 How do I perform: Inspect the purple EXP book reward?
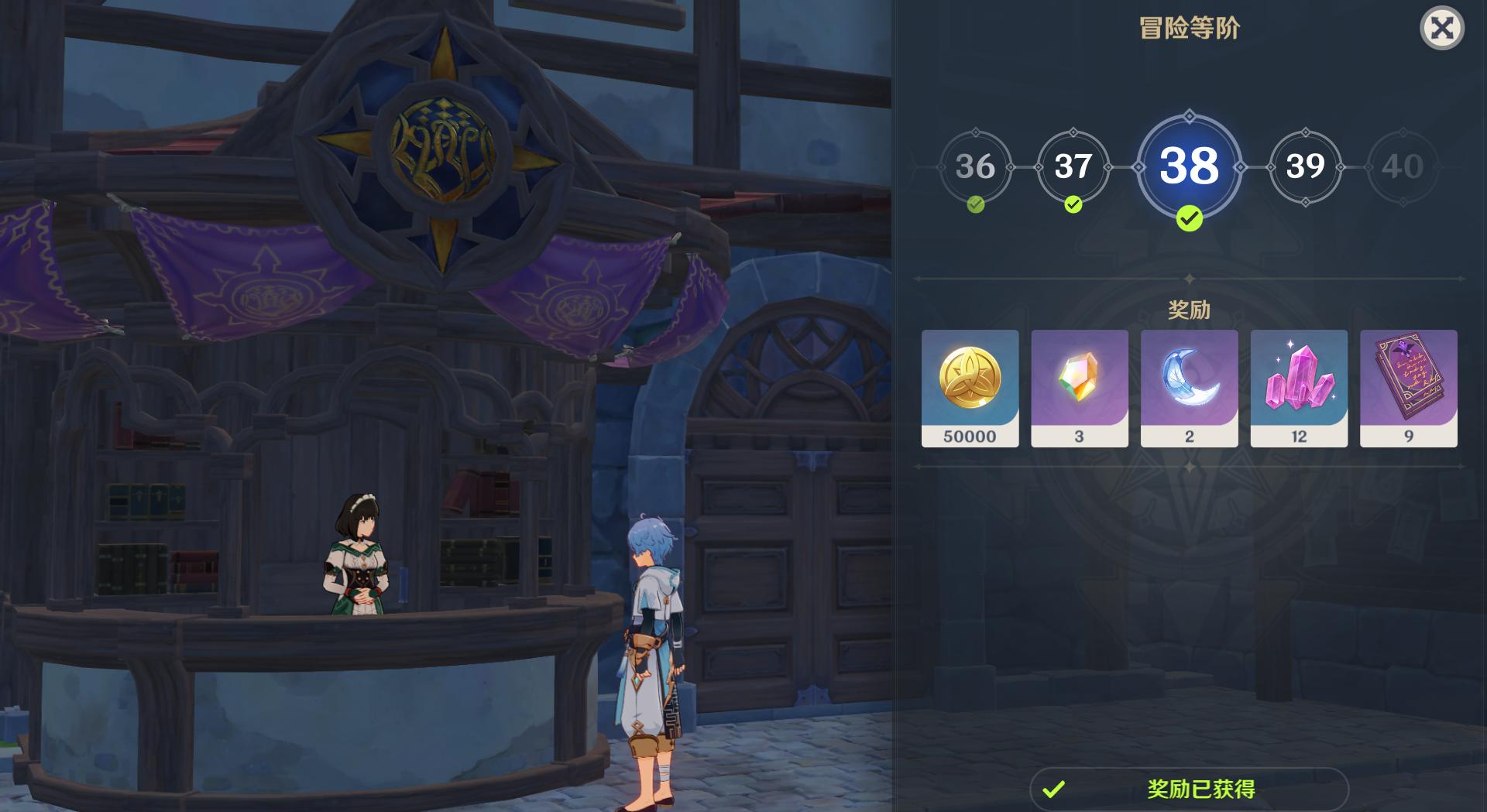click(1408, 388)
